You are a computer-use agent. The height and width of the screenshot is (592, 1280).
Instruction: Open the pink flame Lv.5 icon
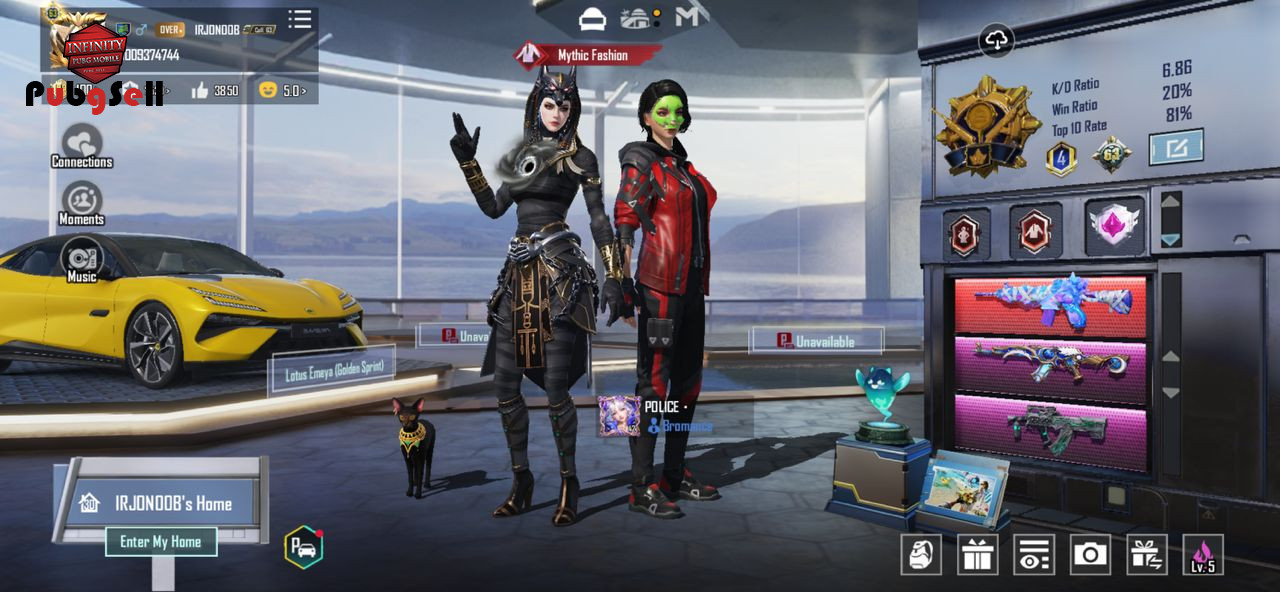tap(1203, 554)
